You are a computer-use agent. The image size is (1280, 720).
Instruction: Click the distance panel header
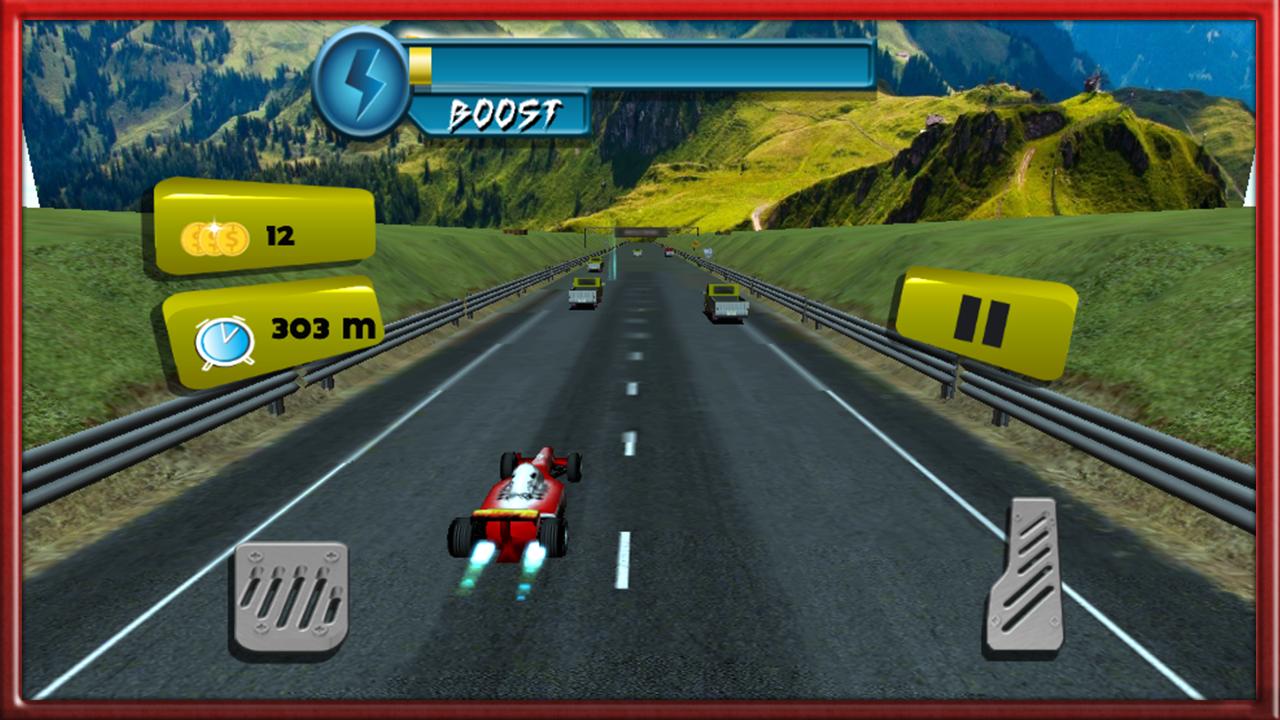point(275,330)
